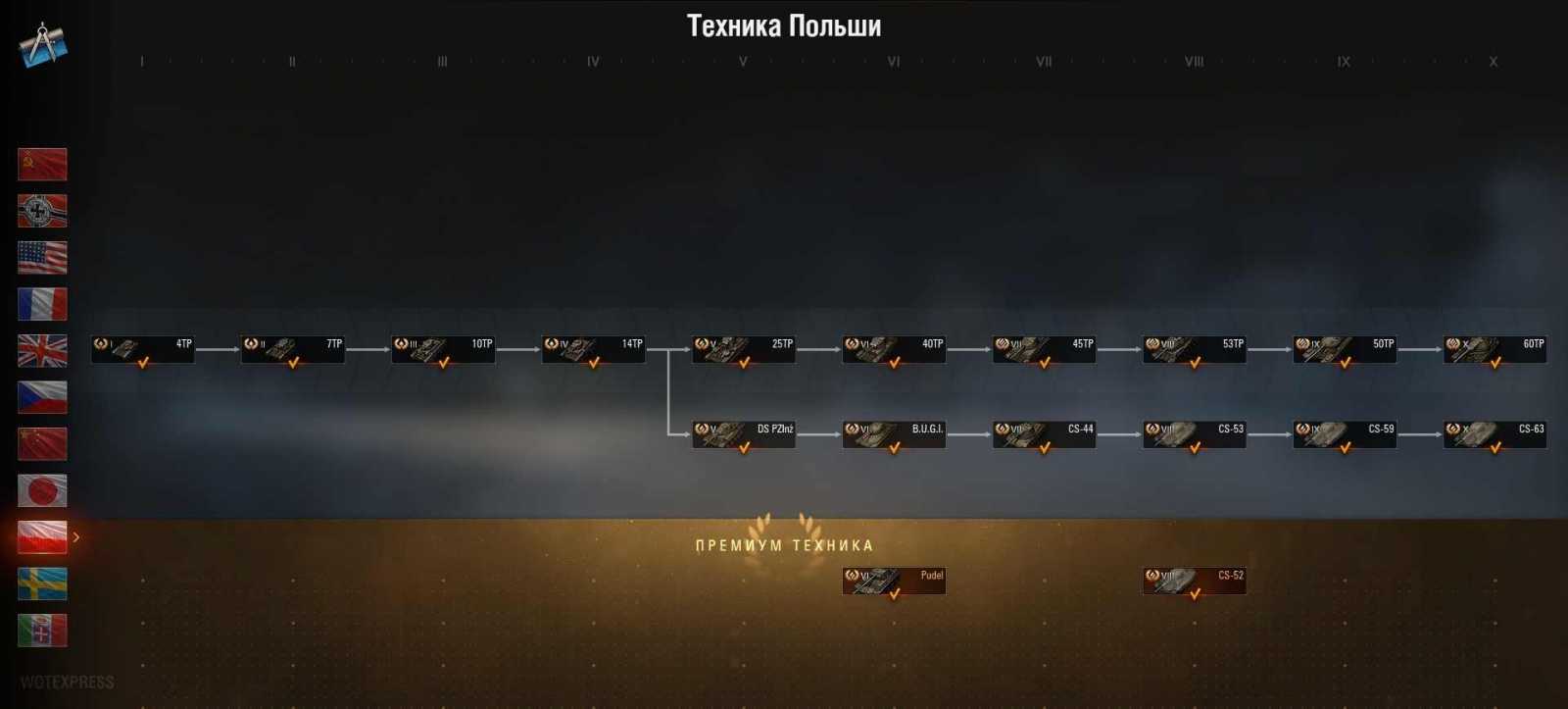This screenshot has width=1568, height=709.
Task: Select the USSR nation flag
Action: [x=41, y=165]
